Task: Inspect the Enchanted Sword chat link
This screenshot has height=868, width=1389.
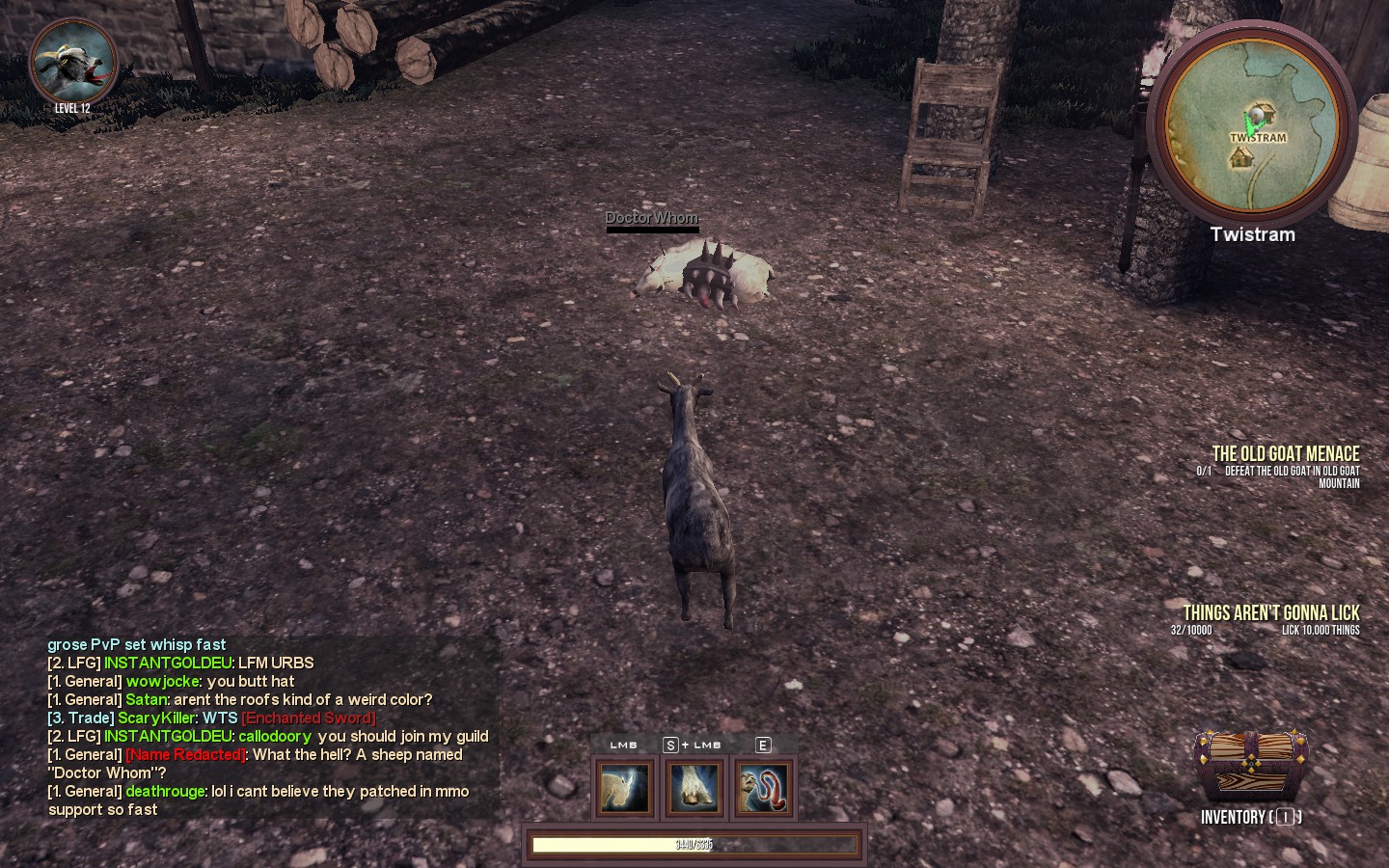Action: pos(309,718)
